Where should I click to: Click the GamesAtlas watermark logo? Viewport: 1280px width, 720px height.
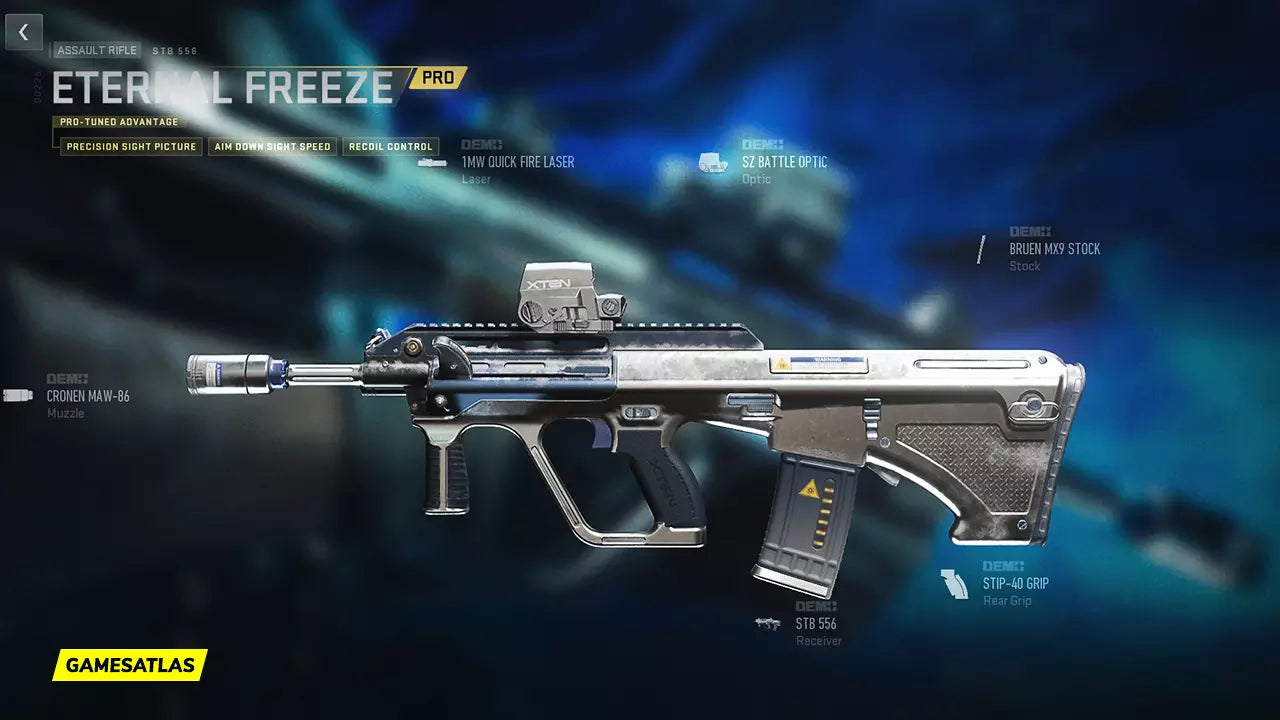click(130, 665)
